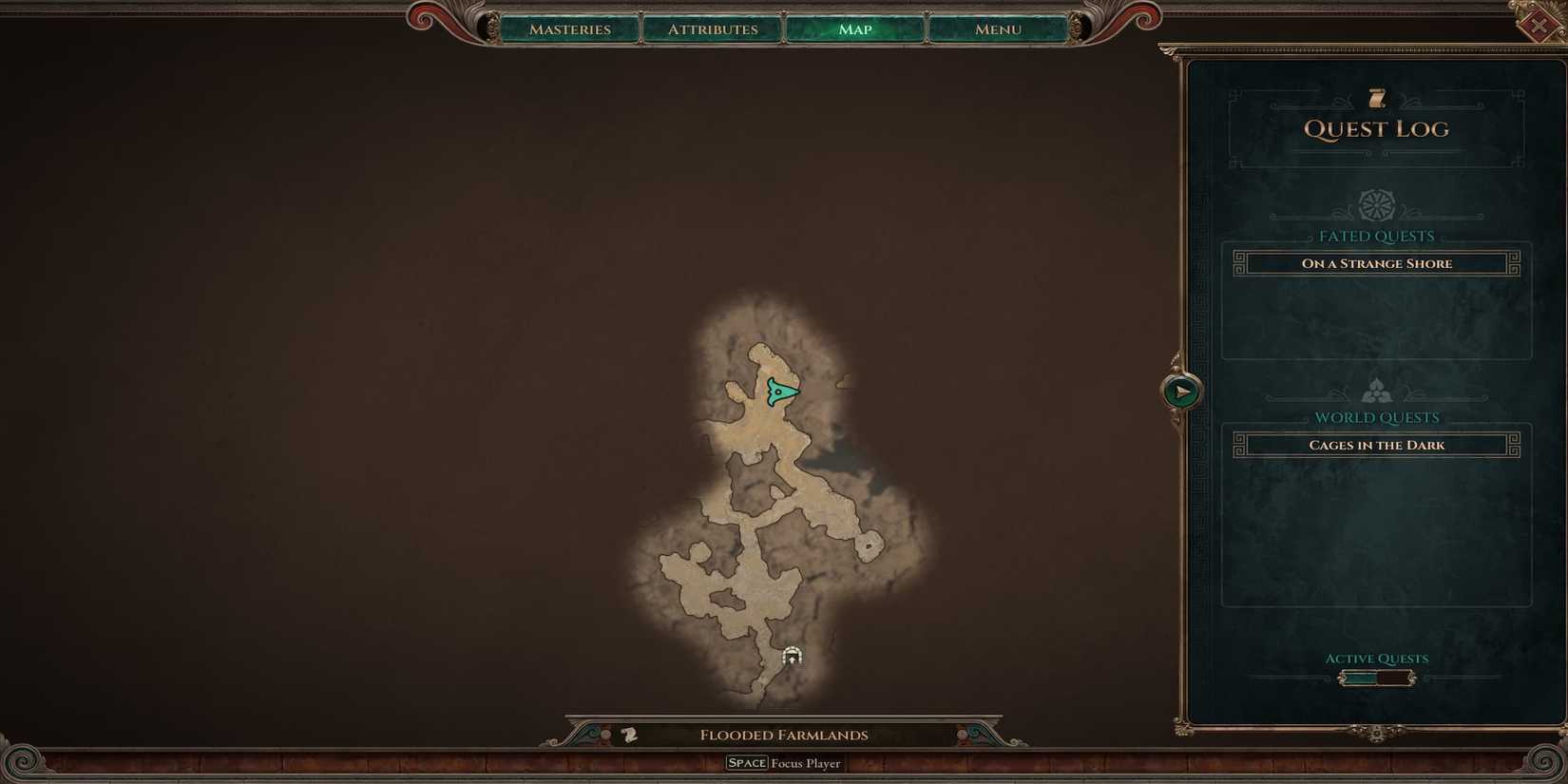Expand the Fated Quests section
Screen dimensions: 1568x784
click(x=1376, y=236)
